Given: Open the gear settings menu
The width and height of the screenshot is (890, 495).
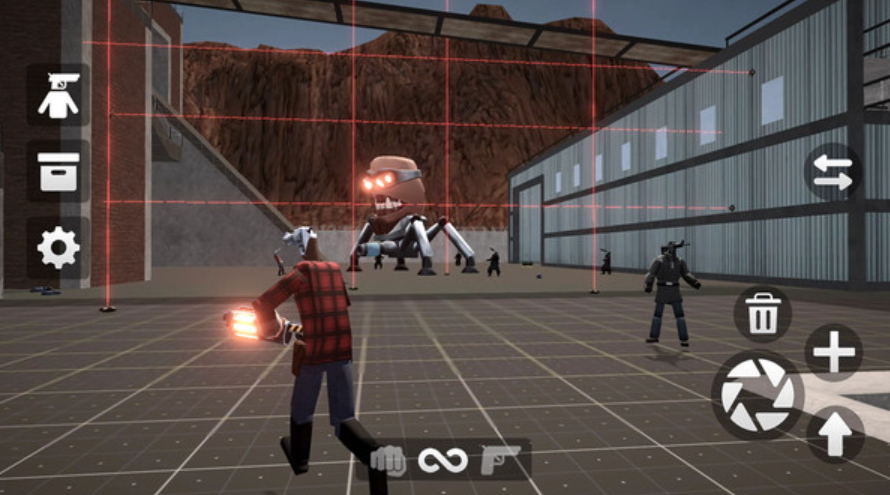Looking at the screenshot, I should coord(58,247).
